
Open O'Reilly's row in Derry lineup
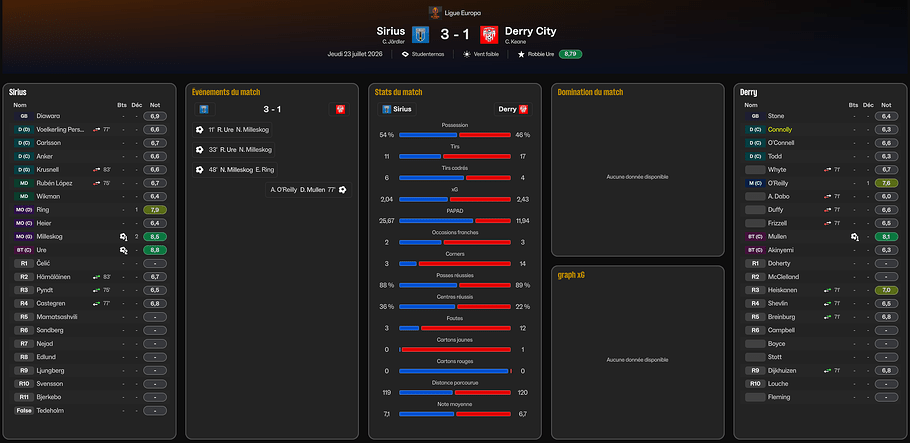tap(781, 183)
